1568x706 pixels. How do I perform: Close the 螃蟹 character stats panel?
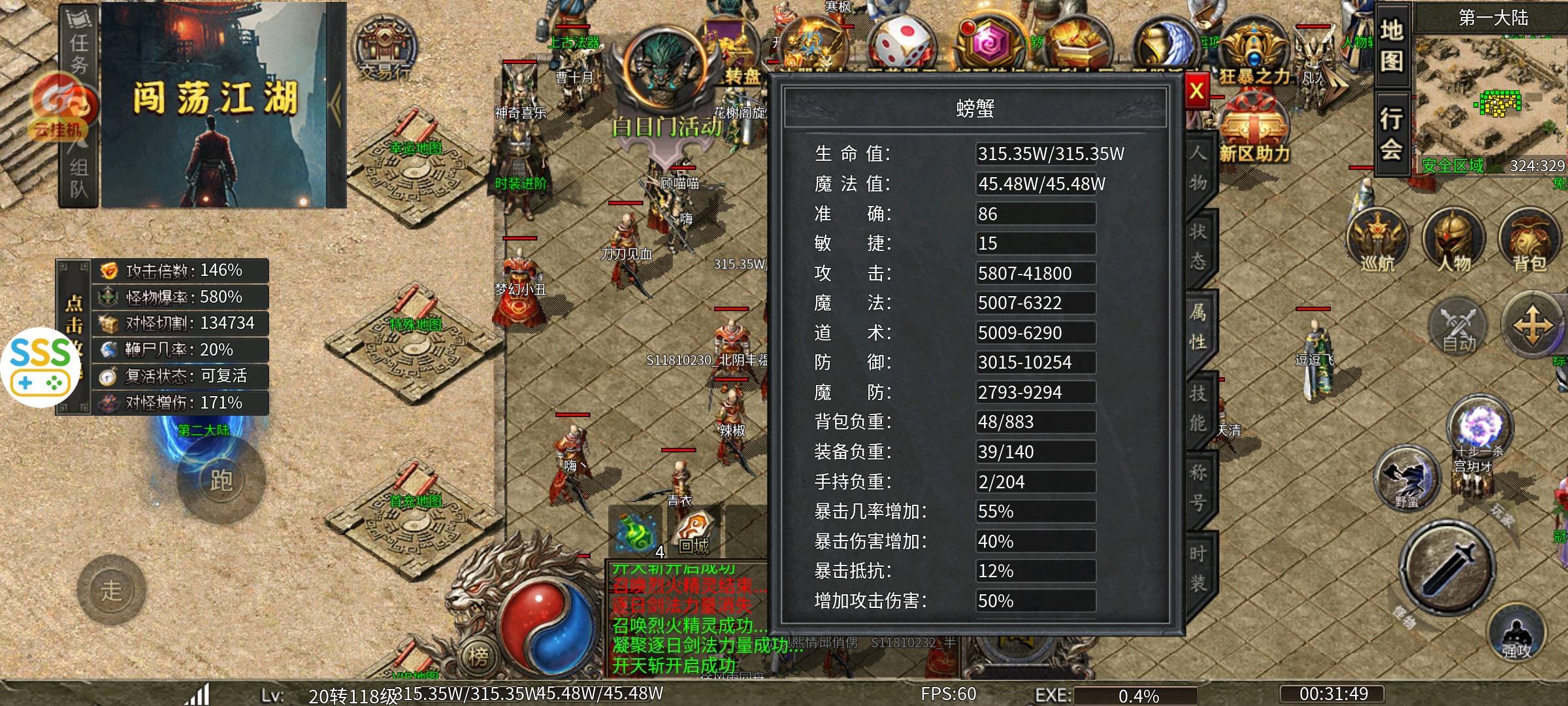click(1196, 92)
